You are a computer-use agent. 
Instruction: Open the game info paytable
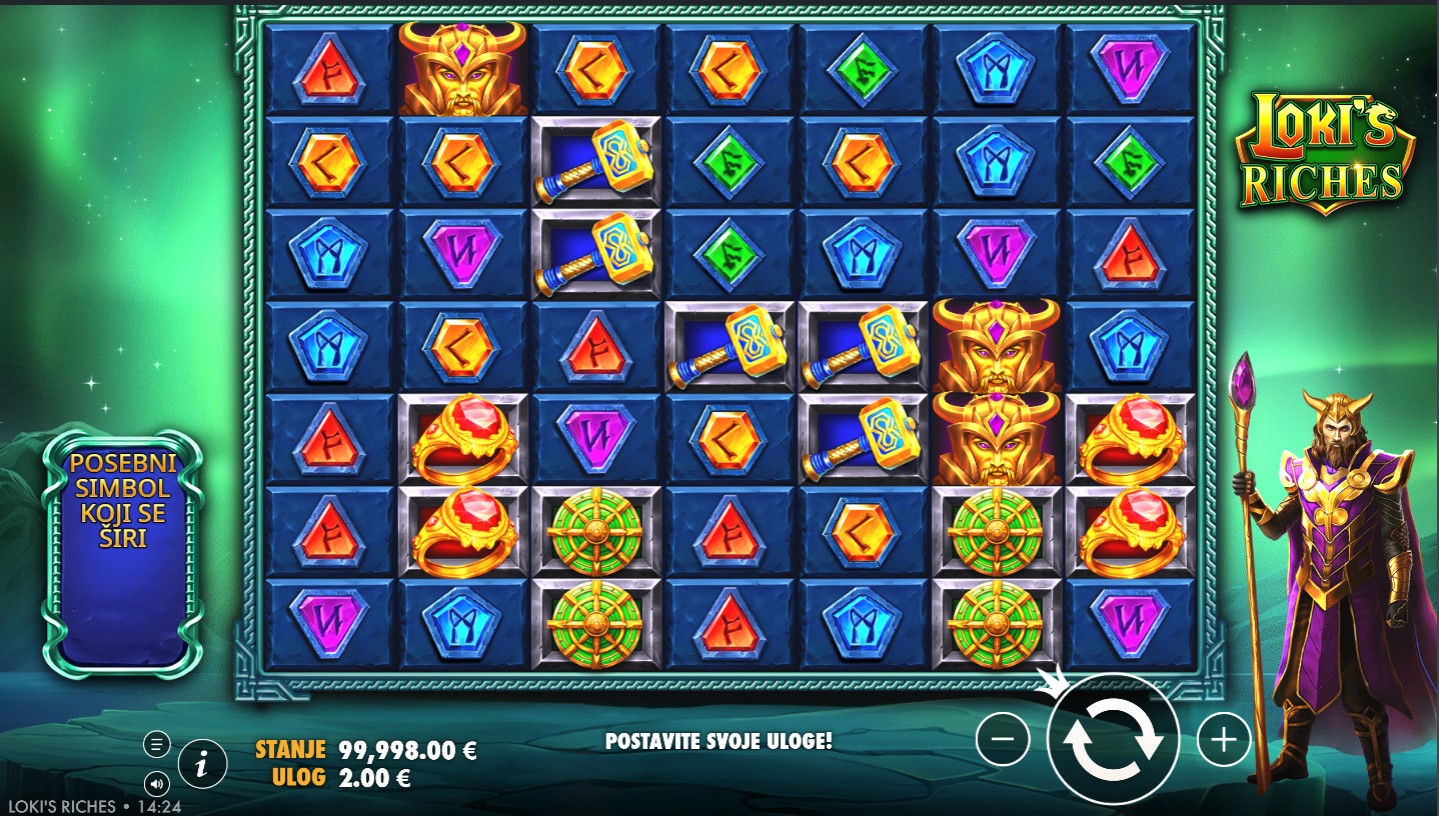coord(202,766)
